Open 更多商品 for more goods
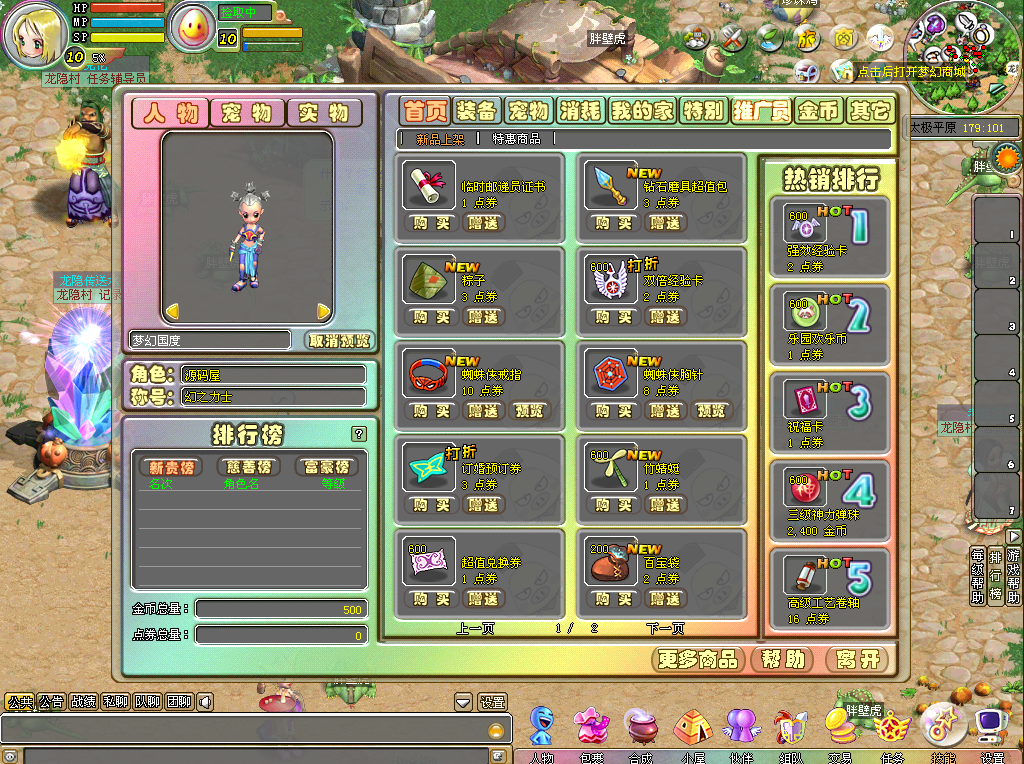Screen dimensions: 1024x764 pos(699,660)
